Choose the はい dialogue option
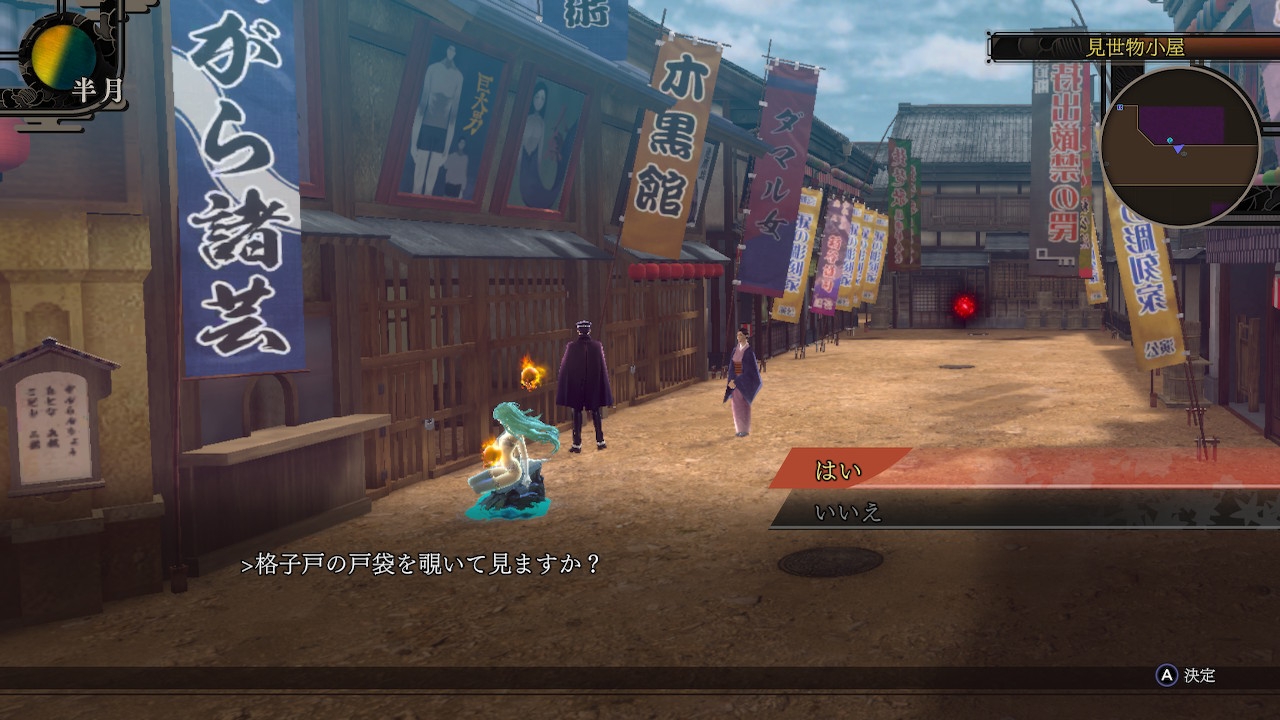This screenshot has width=1280, height=720. [840, 470]
